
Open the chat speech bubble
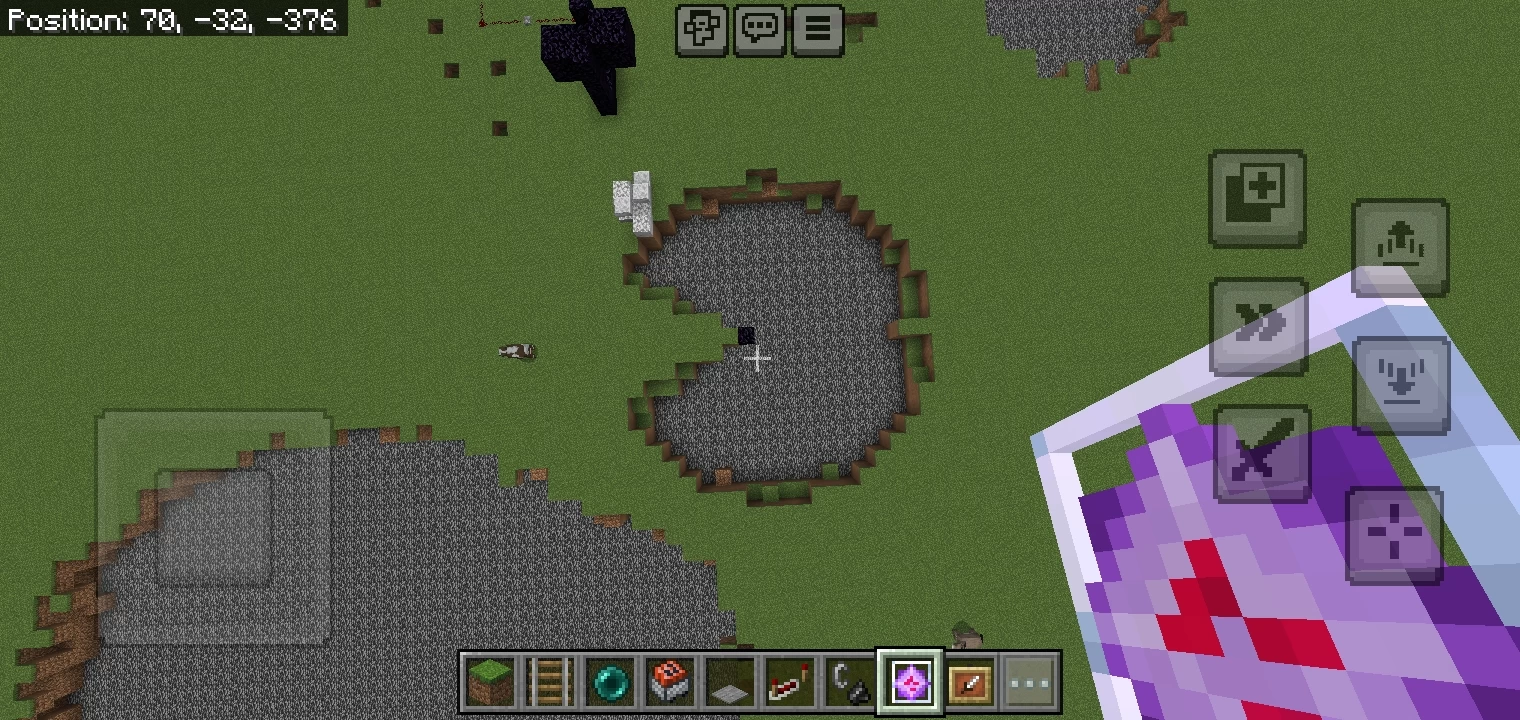(760, 29)
